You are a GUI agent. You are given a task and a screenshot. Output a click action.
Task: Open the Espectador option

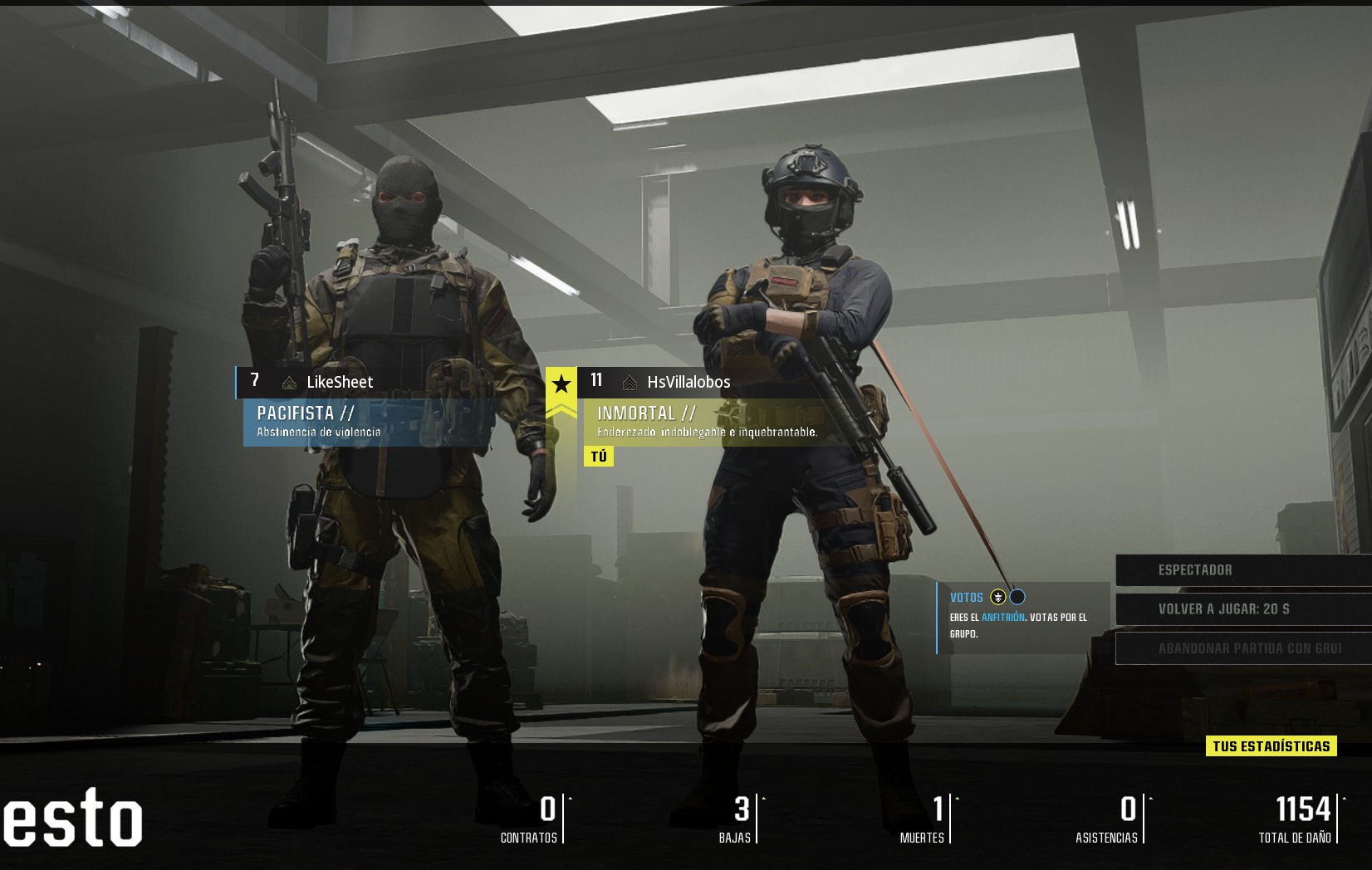(x=1242, y=570)
